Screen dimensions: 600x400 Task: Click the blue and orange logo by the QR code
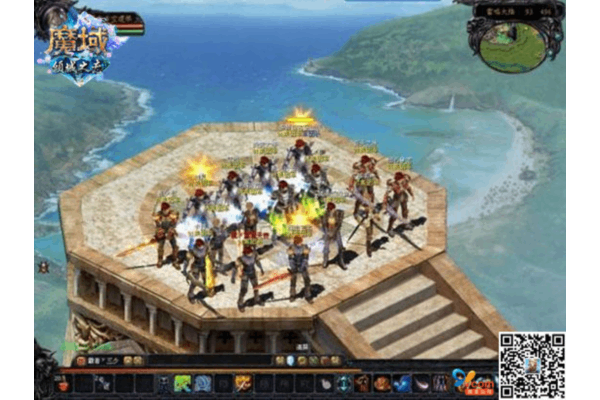[471, 379]
